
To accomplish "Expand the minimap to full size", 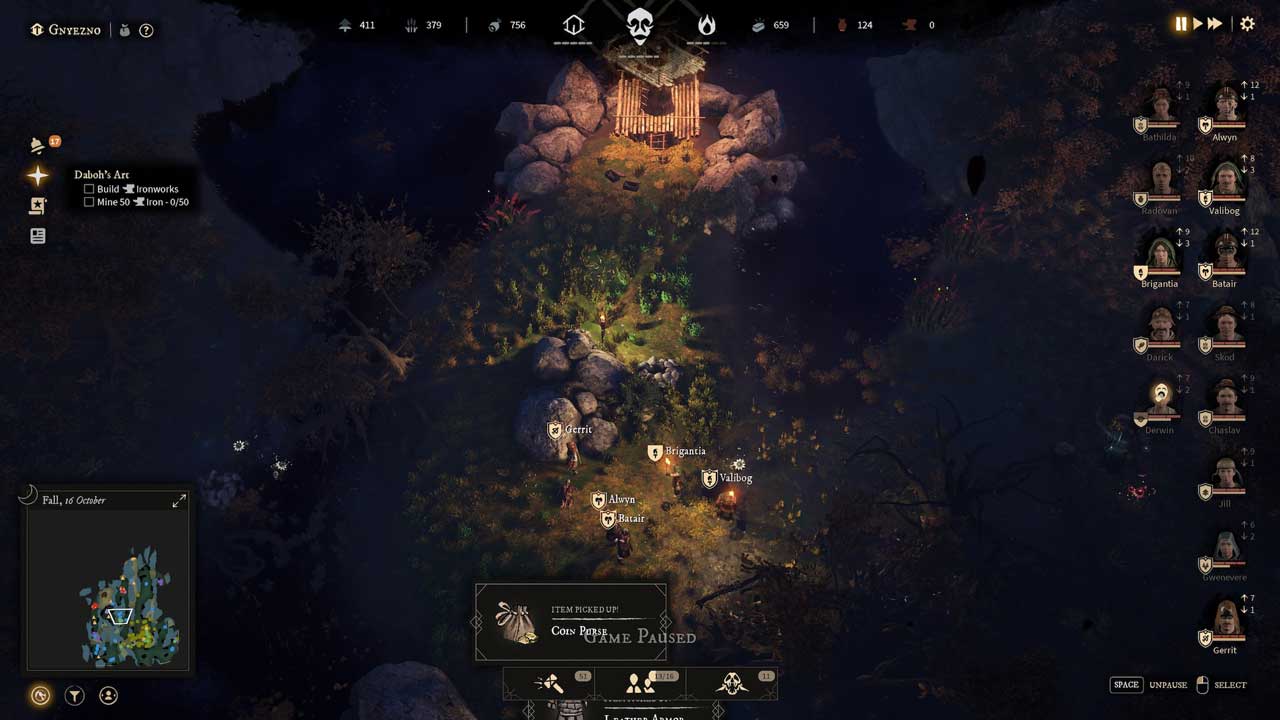I will pyautogui.click(x=179, y=500).
